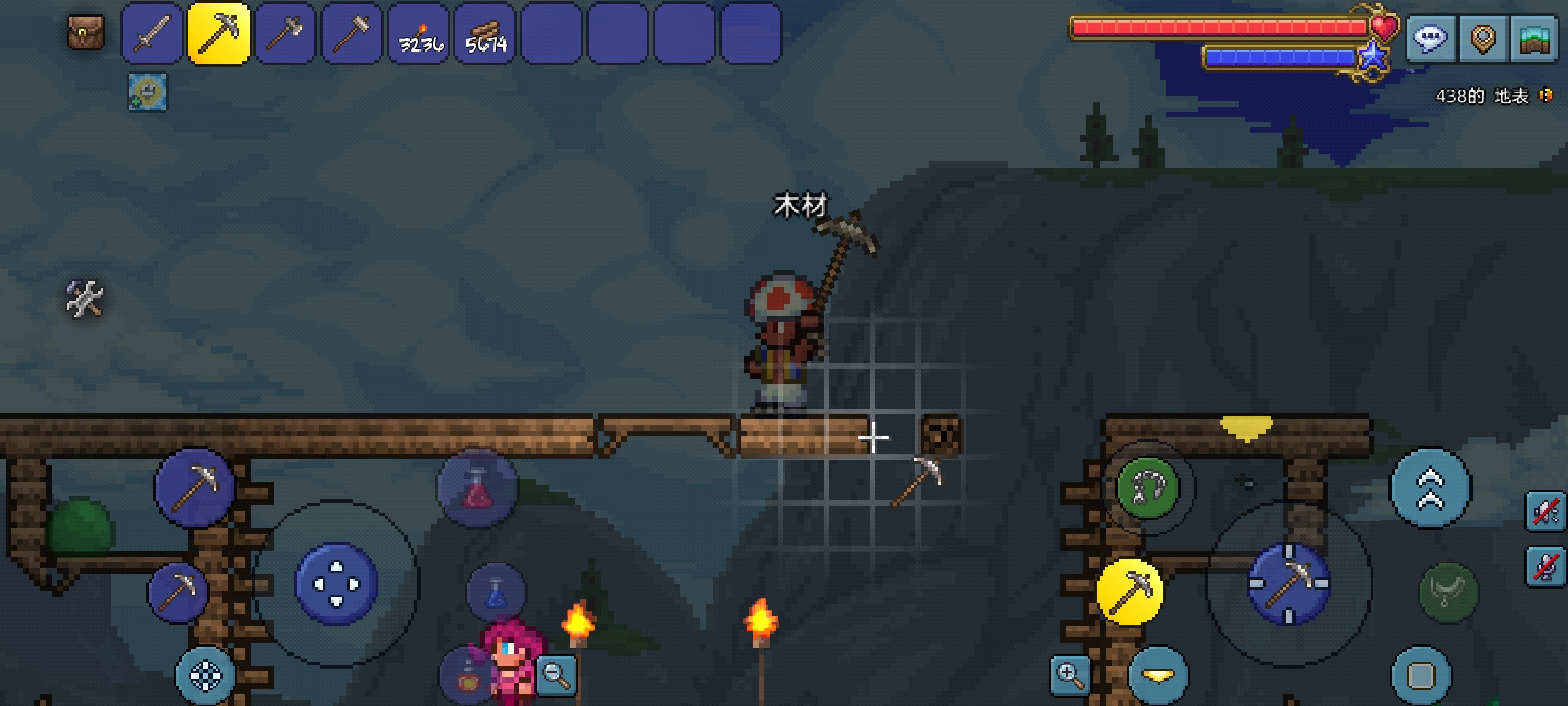
Task: Select the wood stack showing 5674
Action: 485,34
